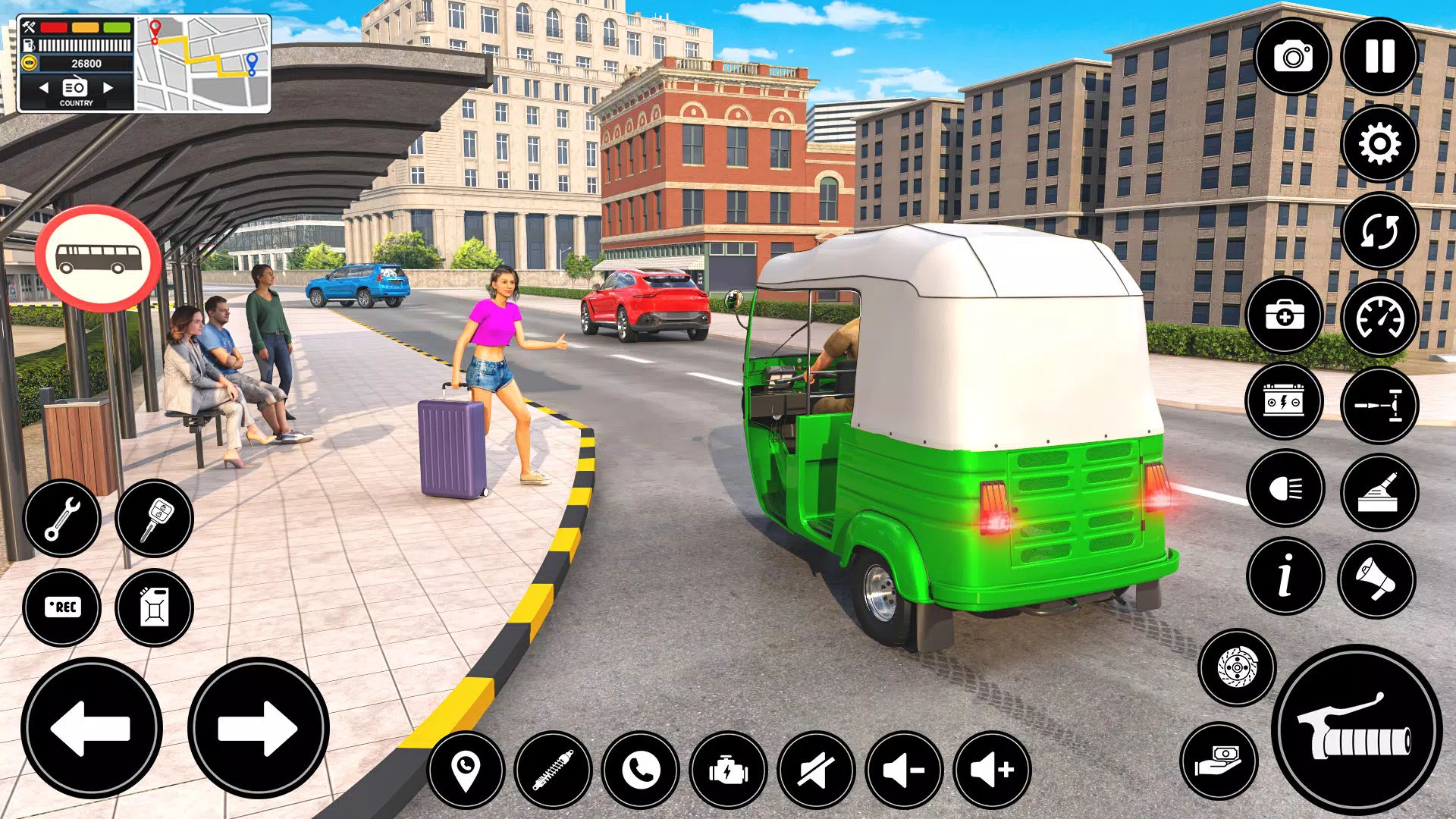
Task: Pause the game
Action: [1379, 57]
